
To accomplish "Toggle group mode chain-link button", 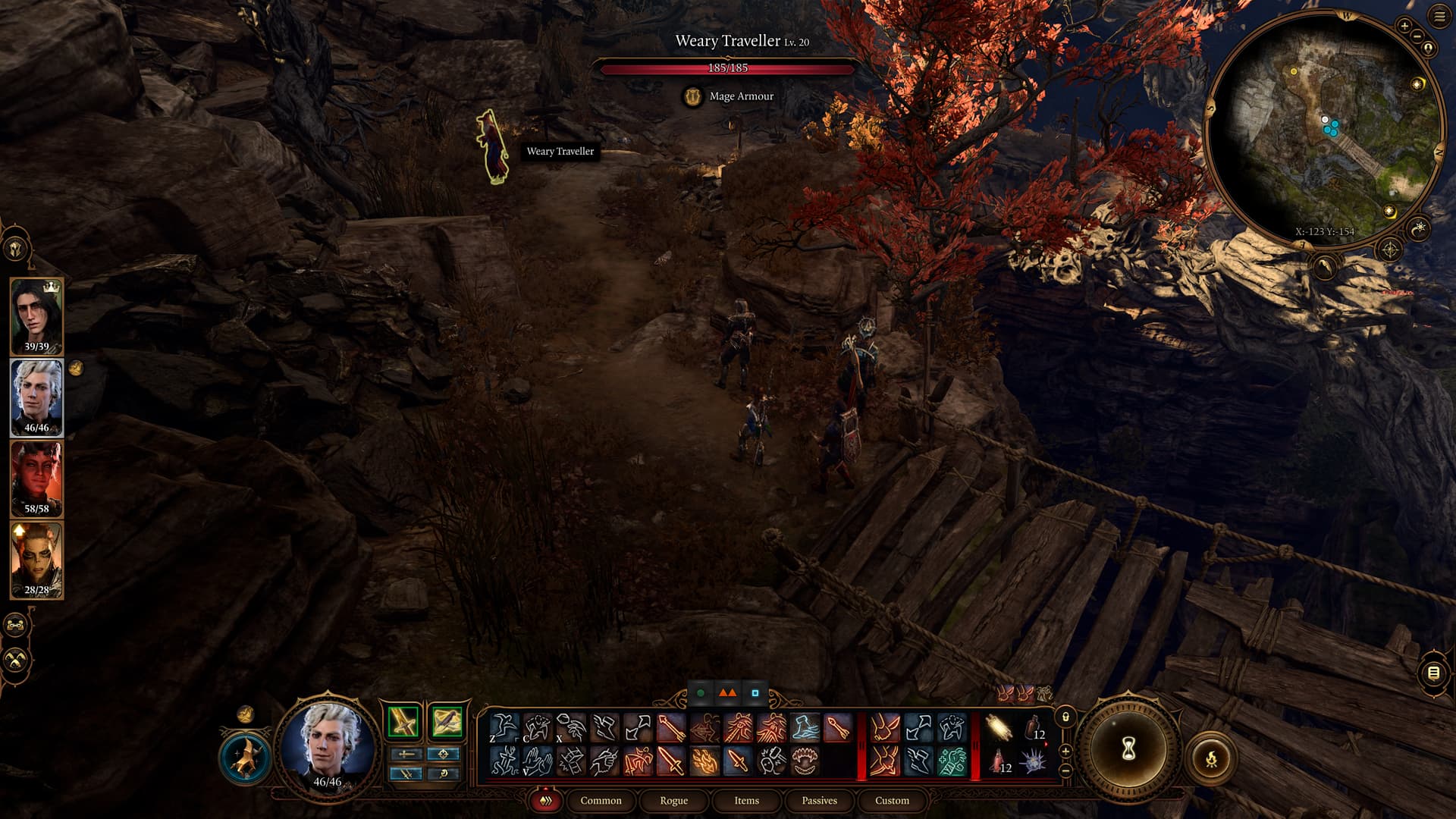I will pos(16,626).
